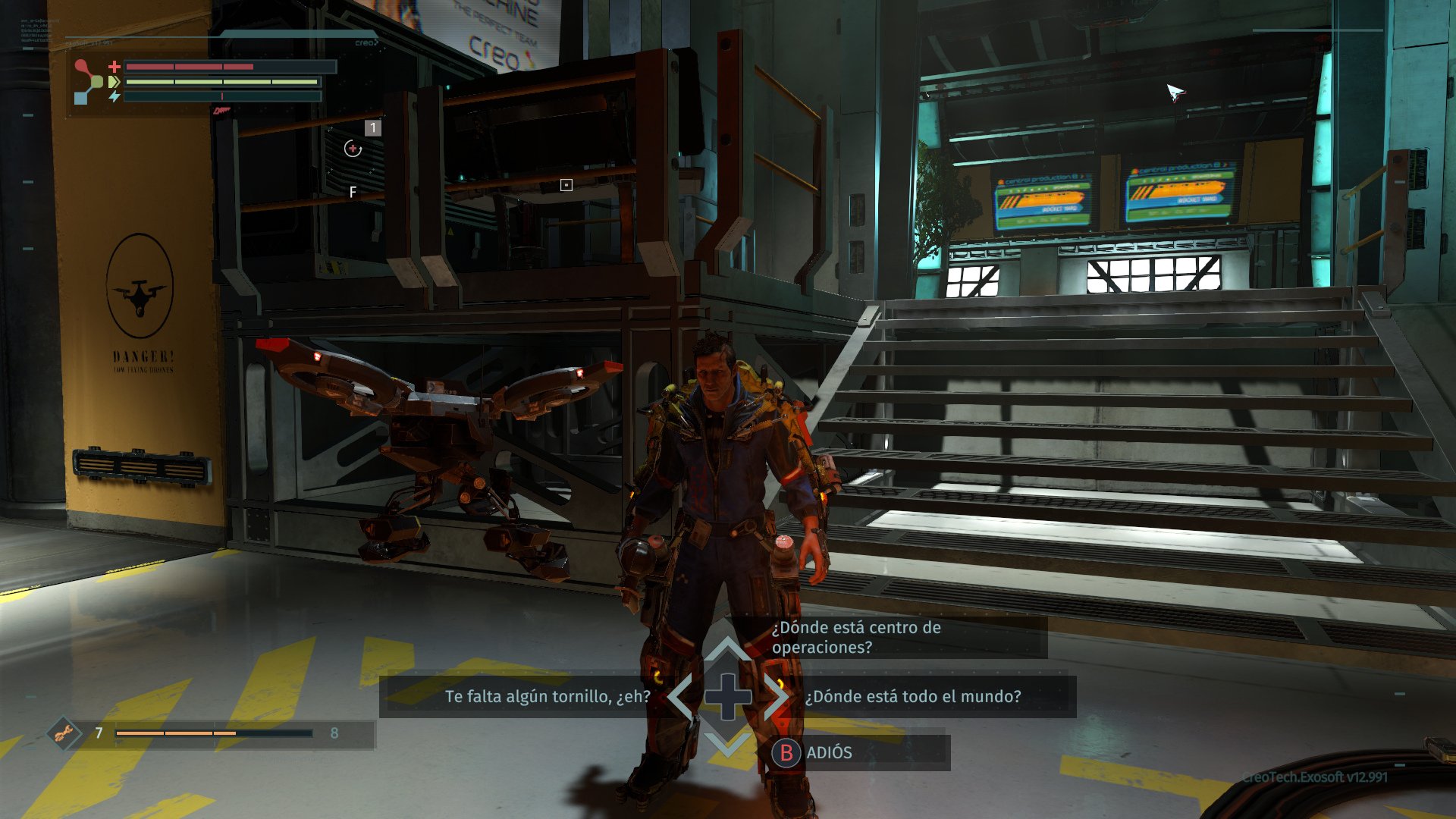Ask '¿Dónde está todo el mundo?'
Screen dimensions: 1456x819
point(912,696)
